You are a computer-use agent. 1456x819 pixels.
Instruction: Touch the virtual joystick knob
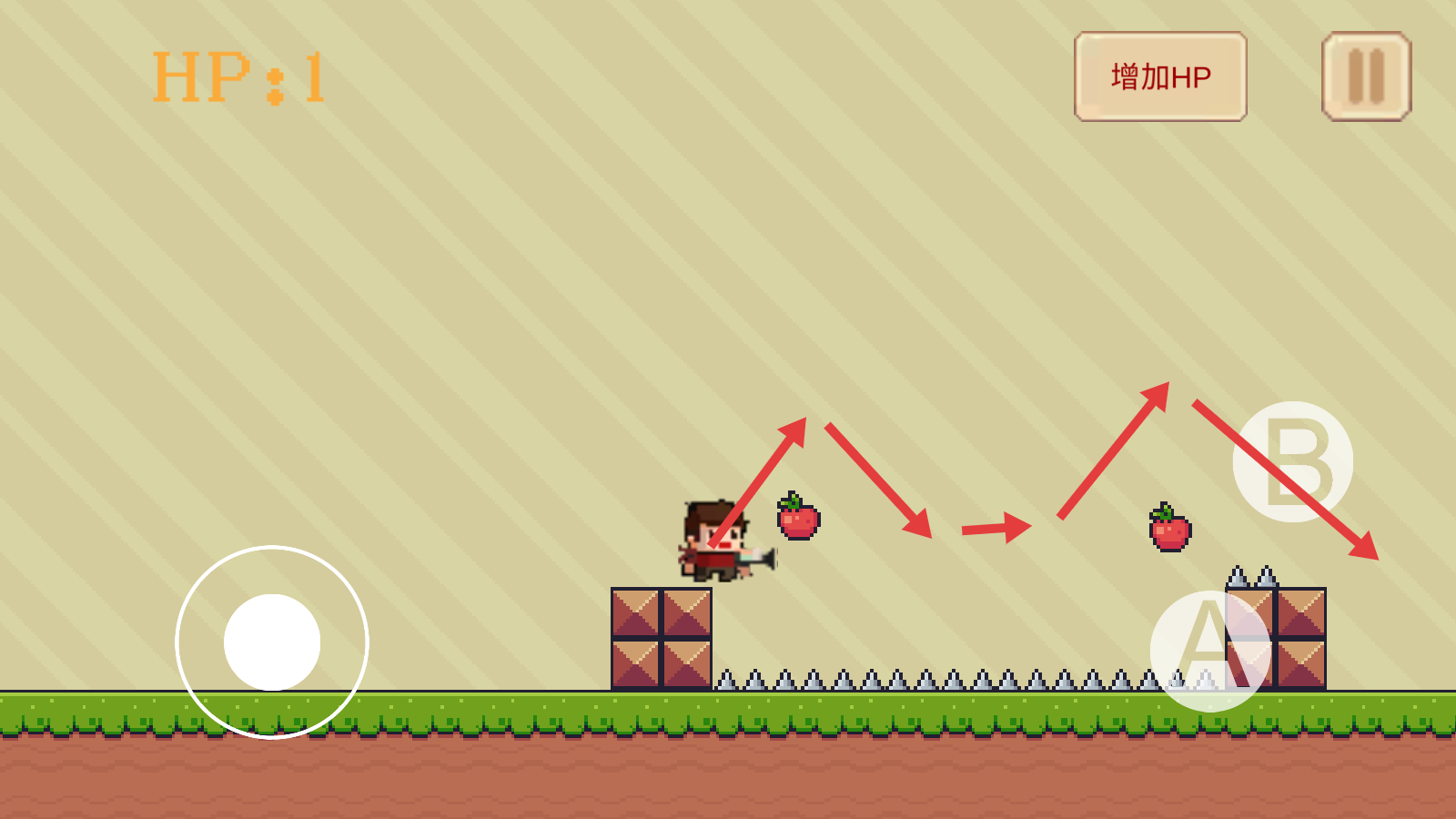click(272, 642)
